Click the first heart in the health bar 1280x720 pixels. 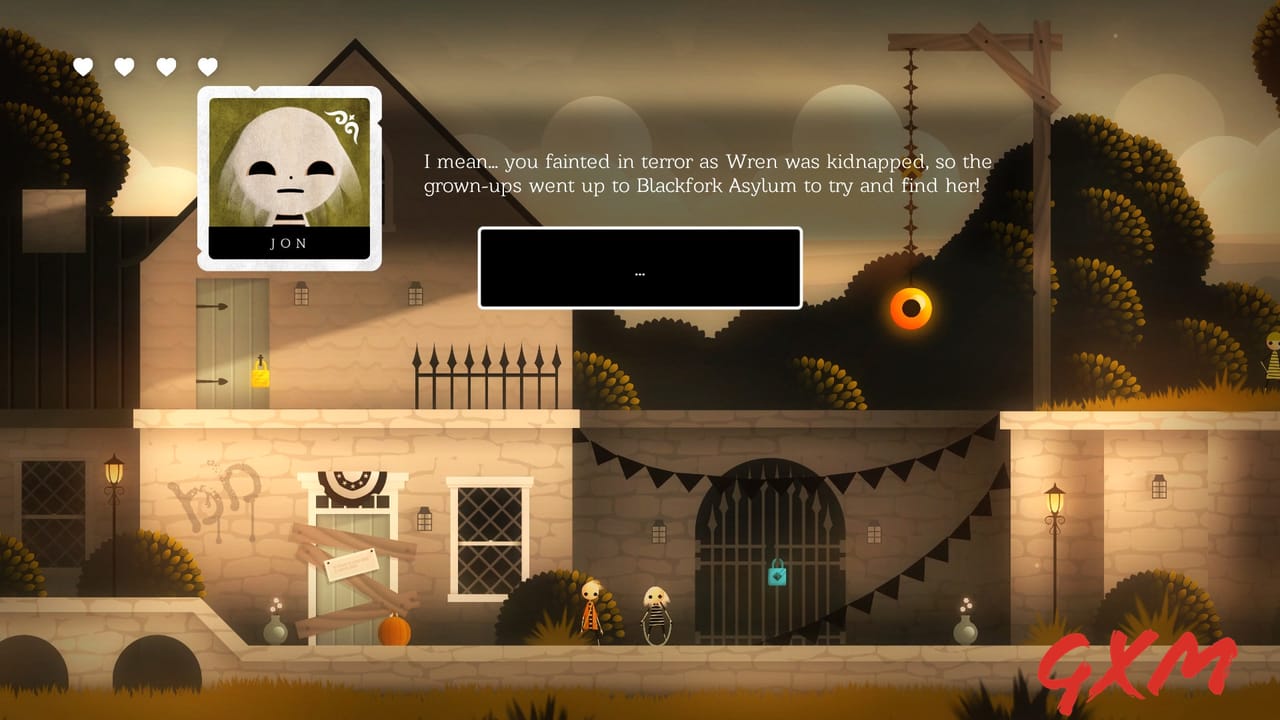coord(84,67)
